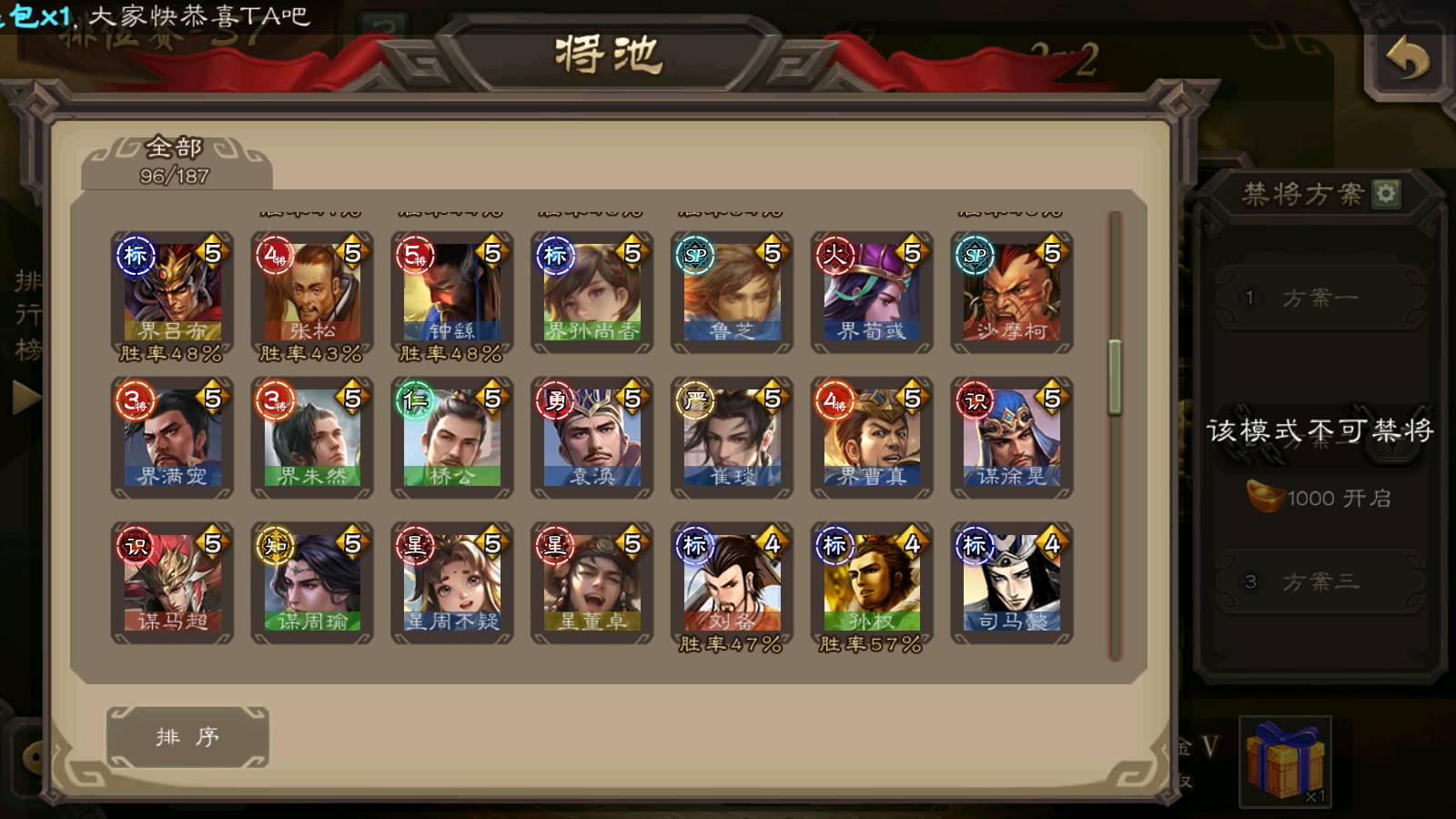Select the 界满宠 hero card
The image size is (1456, 819).
pos(172,438)
